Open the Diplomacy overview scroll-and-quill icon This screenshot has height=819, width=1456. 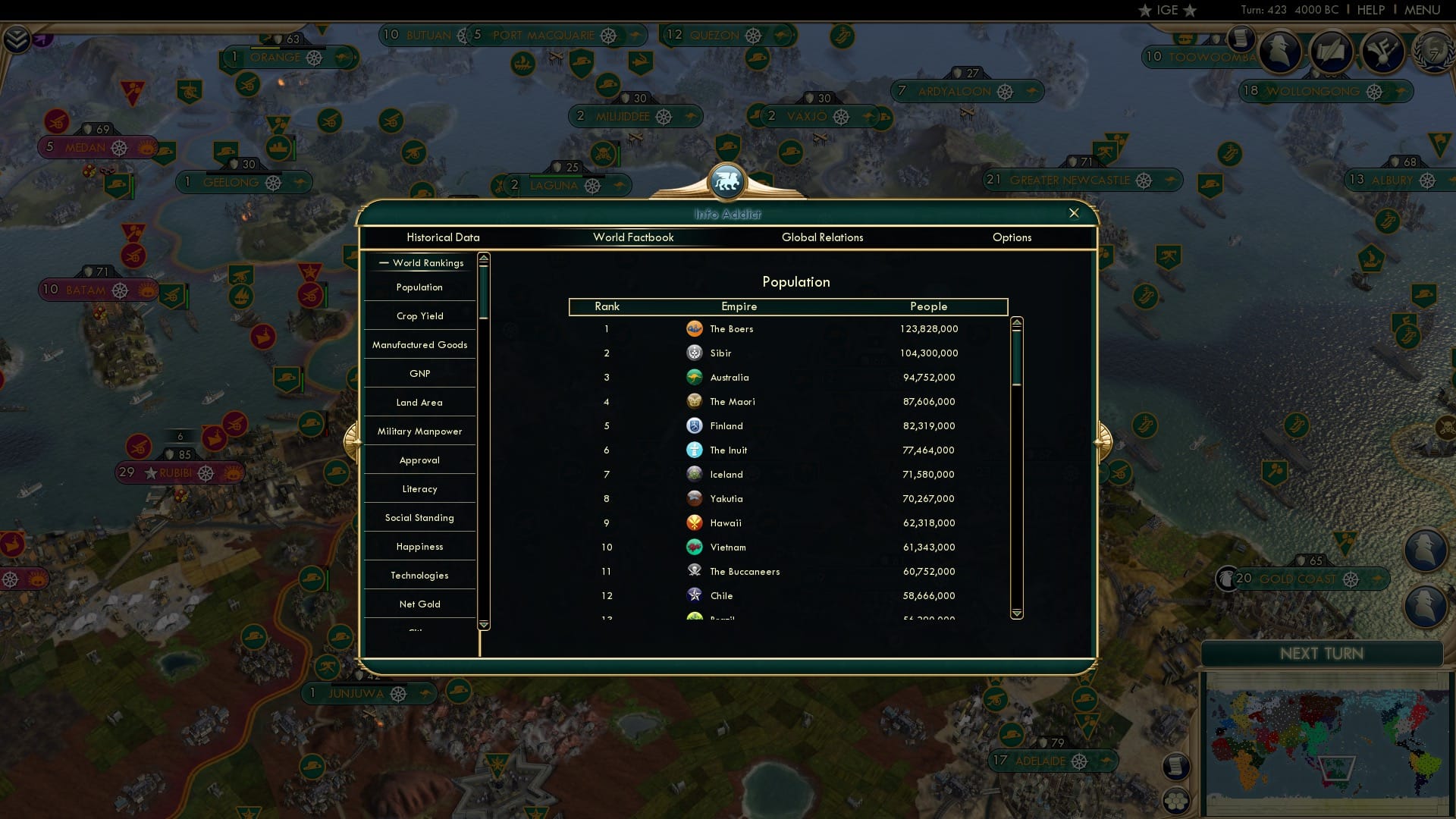tap(1332, 53)
